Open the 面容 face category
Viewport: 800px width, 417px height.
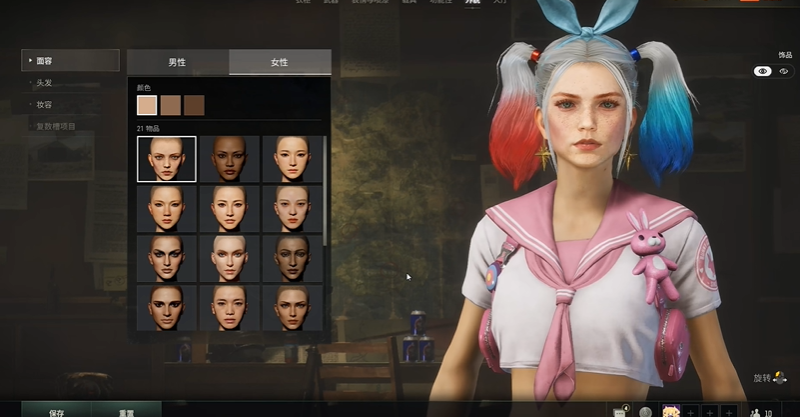70,61
